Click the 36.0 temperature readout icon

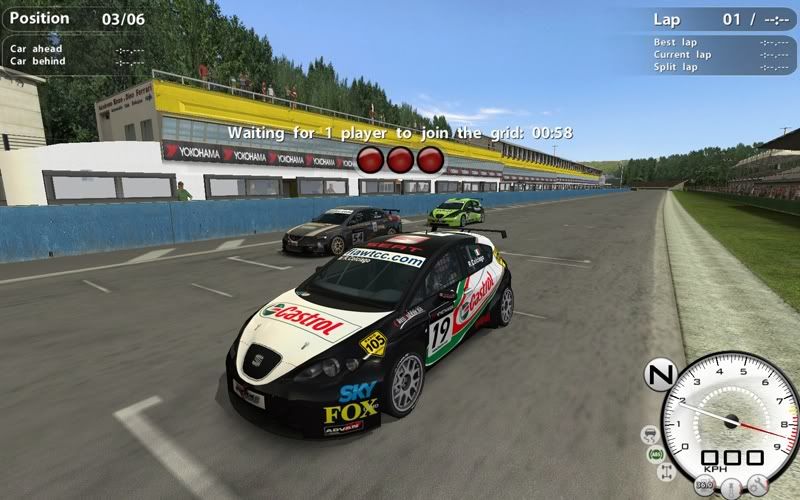pos(705,486)
